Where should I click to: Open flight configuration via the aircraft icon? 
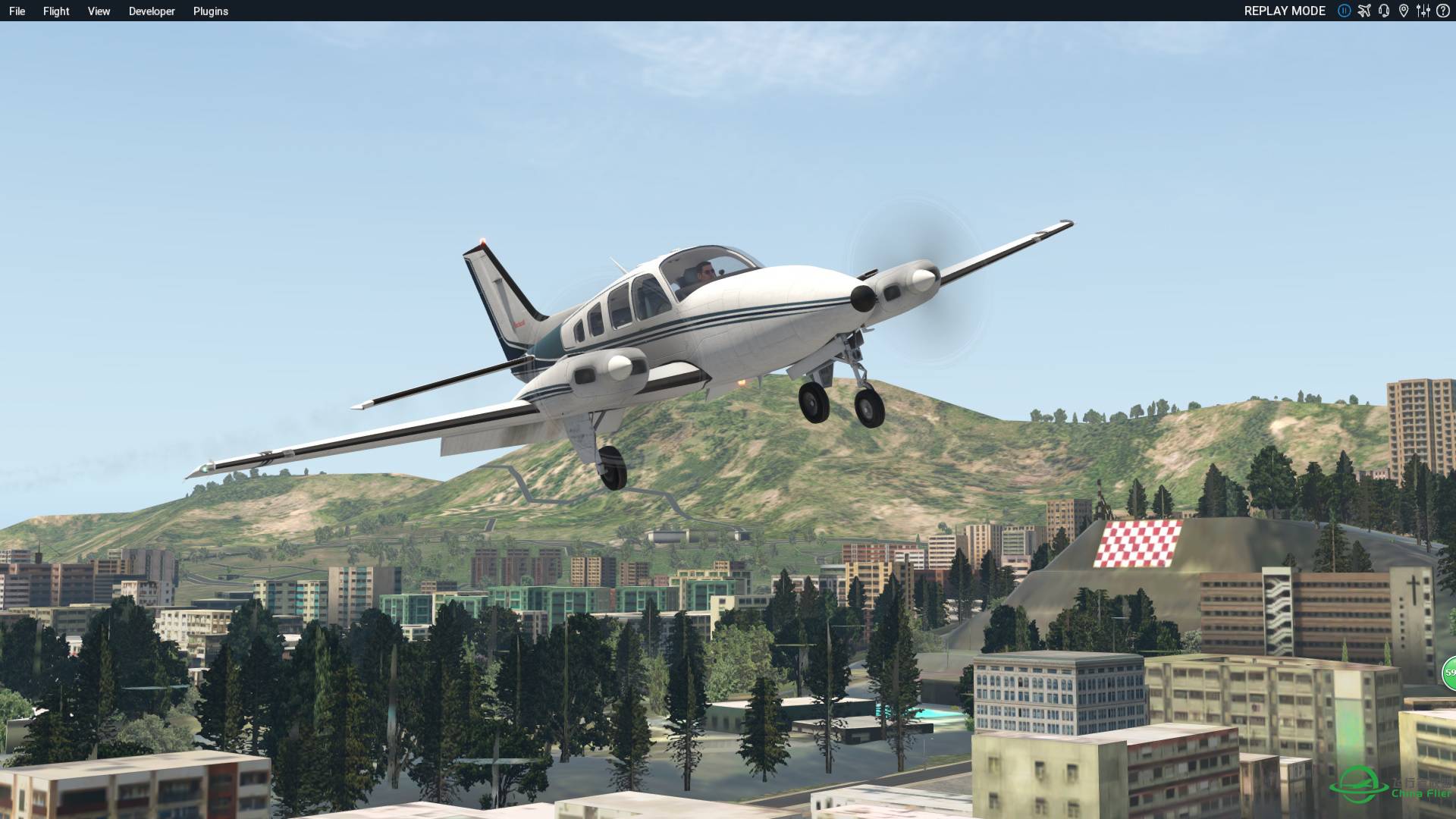coord(1363,11)
